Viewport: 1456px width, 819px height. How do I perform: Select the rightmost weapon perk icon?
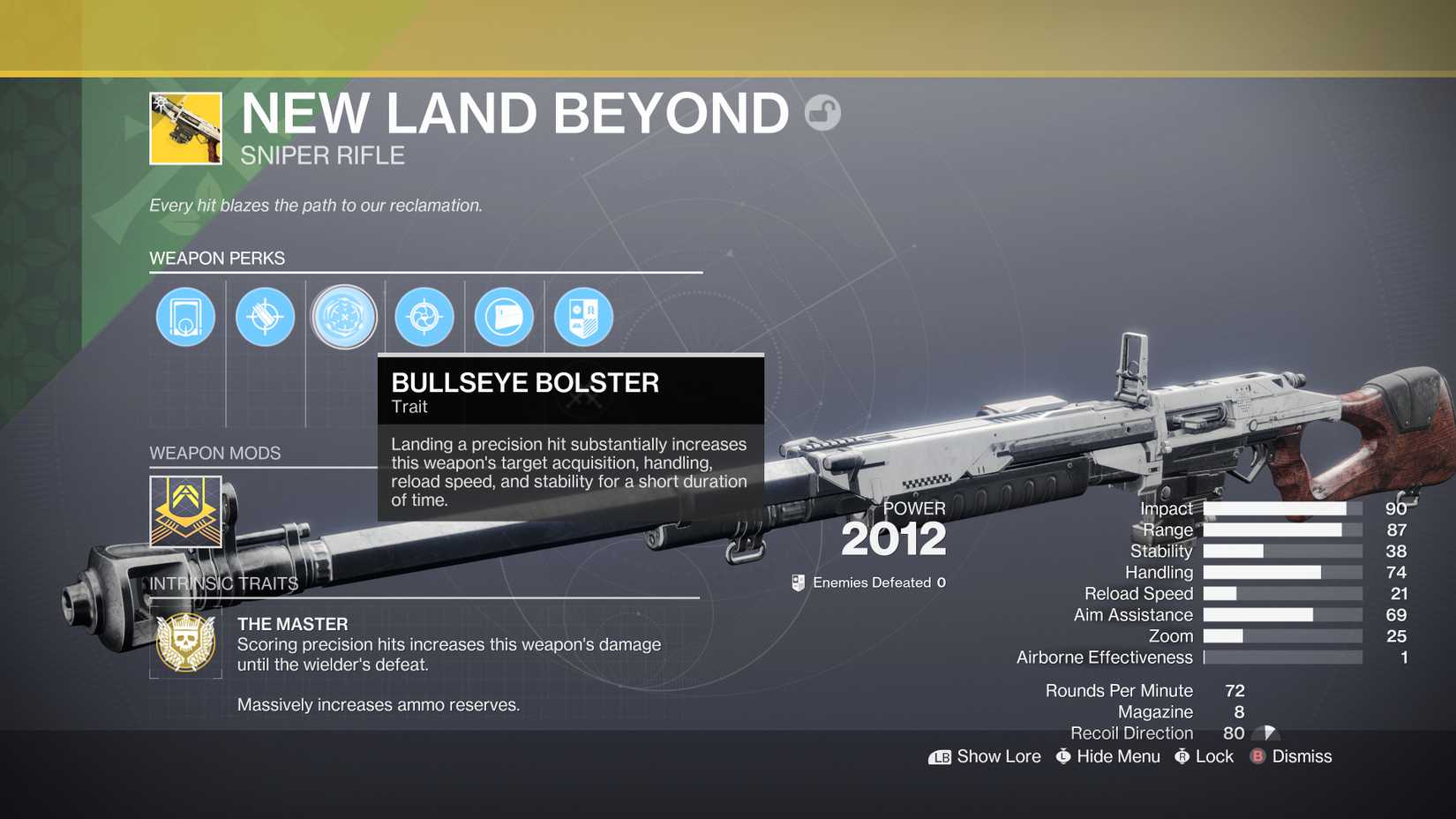tap(582, 316)
